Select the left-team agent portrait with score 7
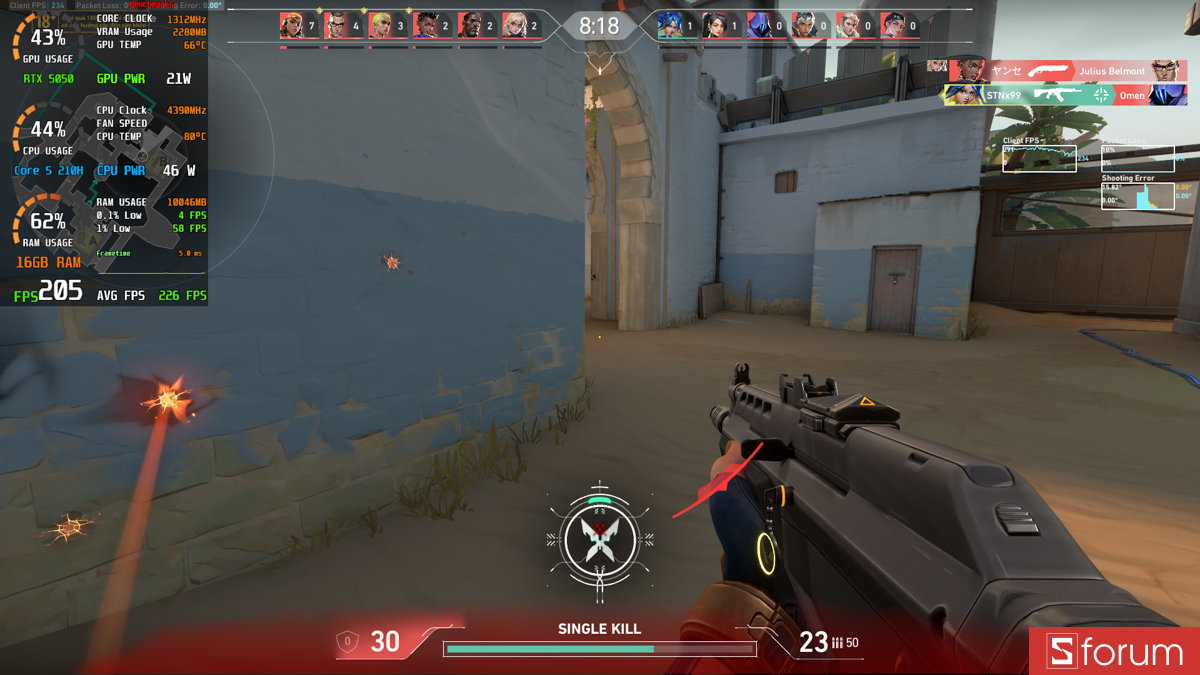Viewport: 1200px width, 675px height. (x=292, y=25)
